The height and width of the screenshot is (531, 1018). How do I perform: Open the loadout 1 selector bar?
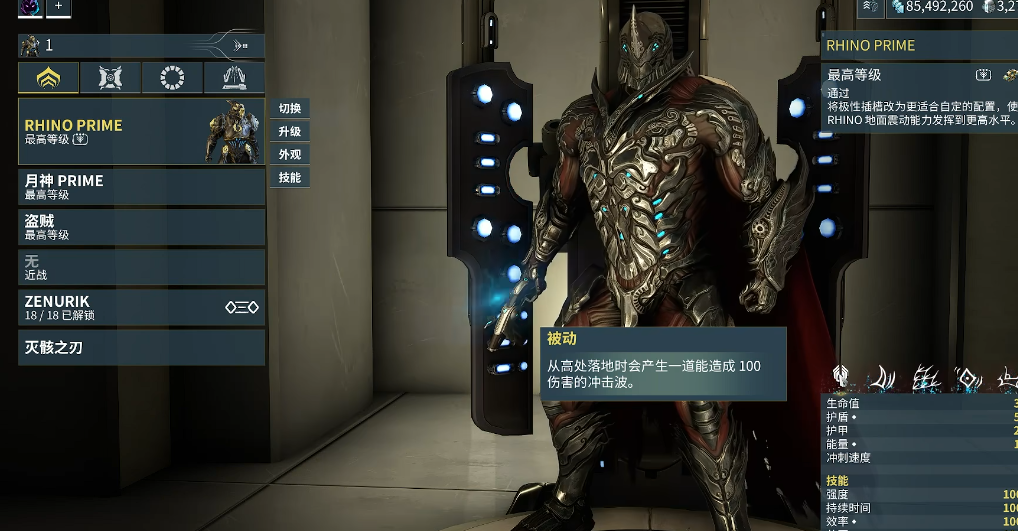(141, 45)
